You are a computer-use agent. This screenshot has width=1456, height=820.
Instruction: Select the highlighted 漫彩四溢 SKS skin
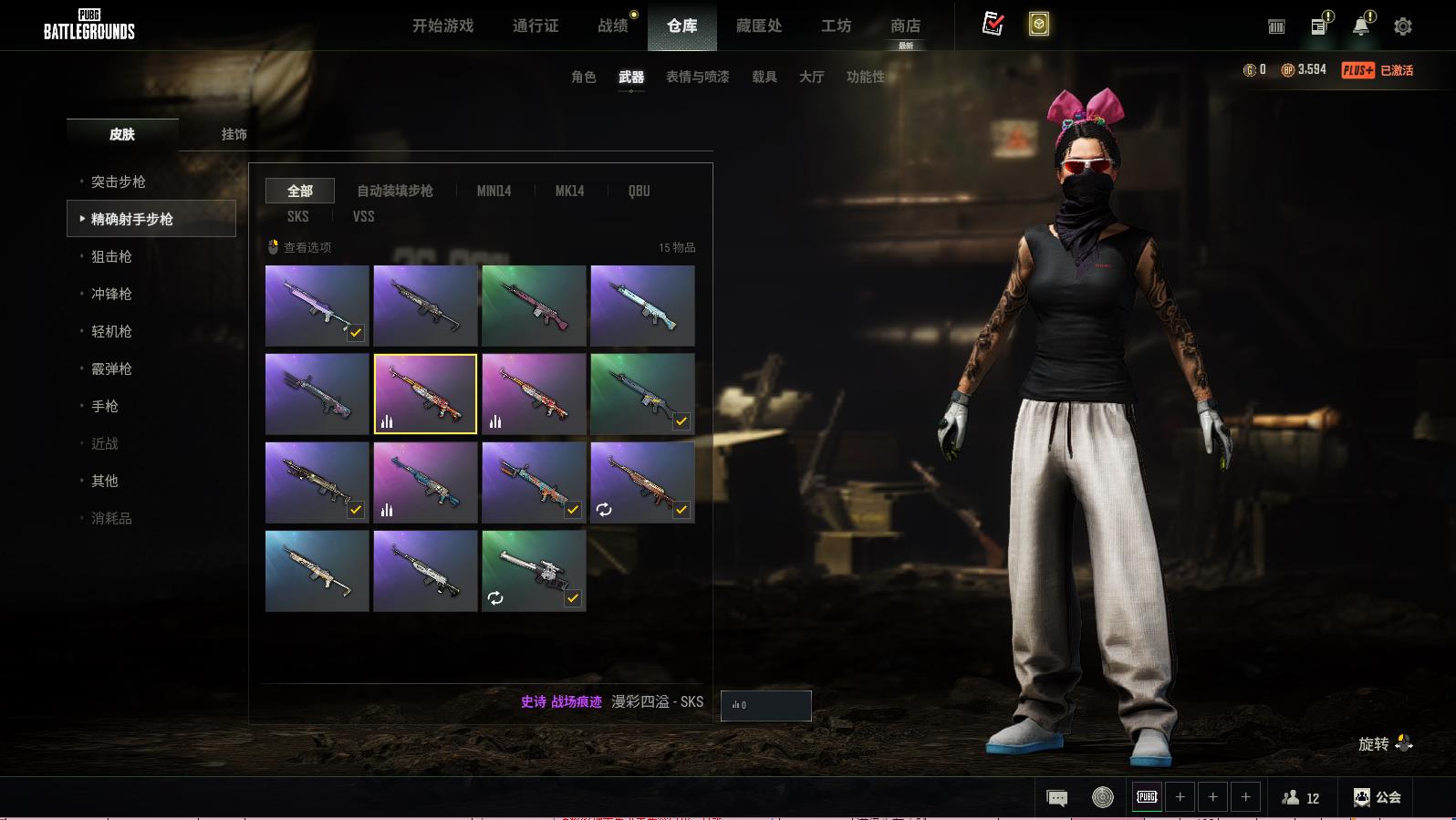(x=425, y=393)
